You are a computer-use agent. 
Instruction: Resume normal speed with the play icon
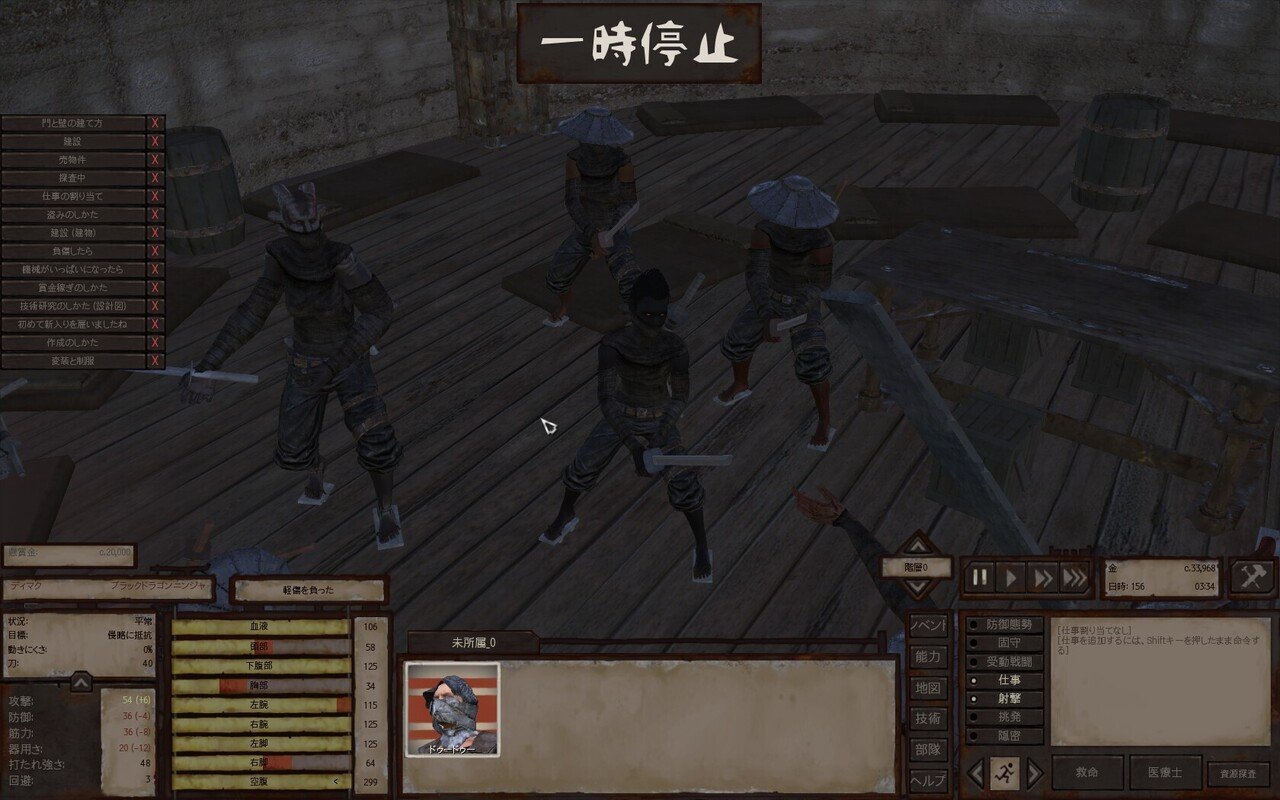1009,577
